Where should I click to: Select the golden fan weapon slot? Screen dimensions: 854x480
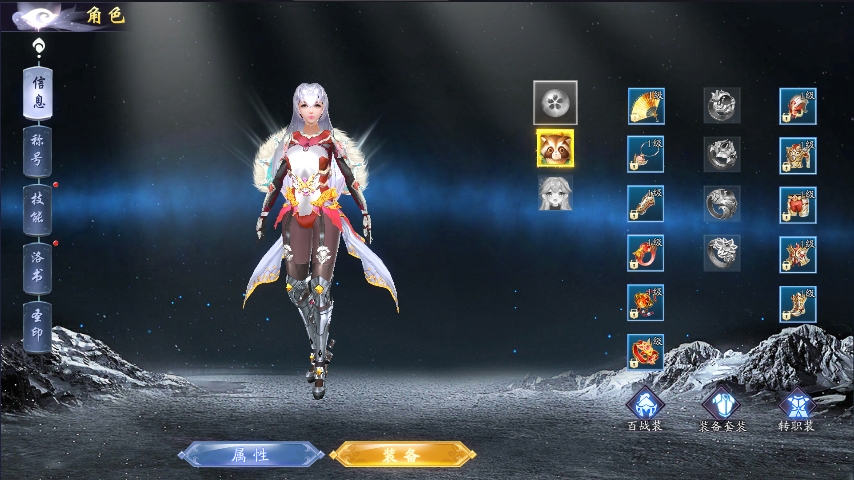click(x=646, y=105)
